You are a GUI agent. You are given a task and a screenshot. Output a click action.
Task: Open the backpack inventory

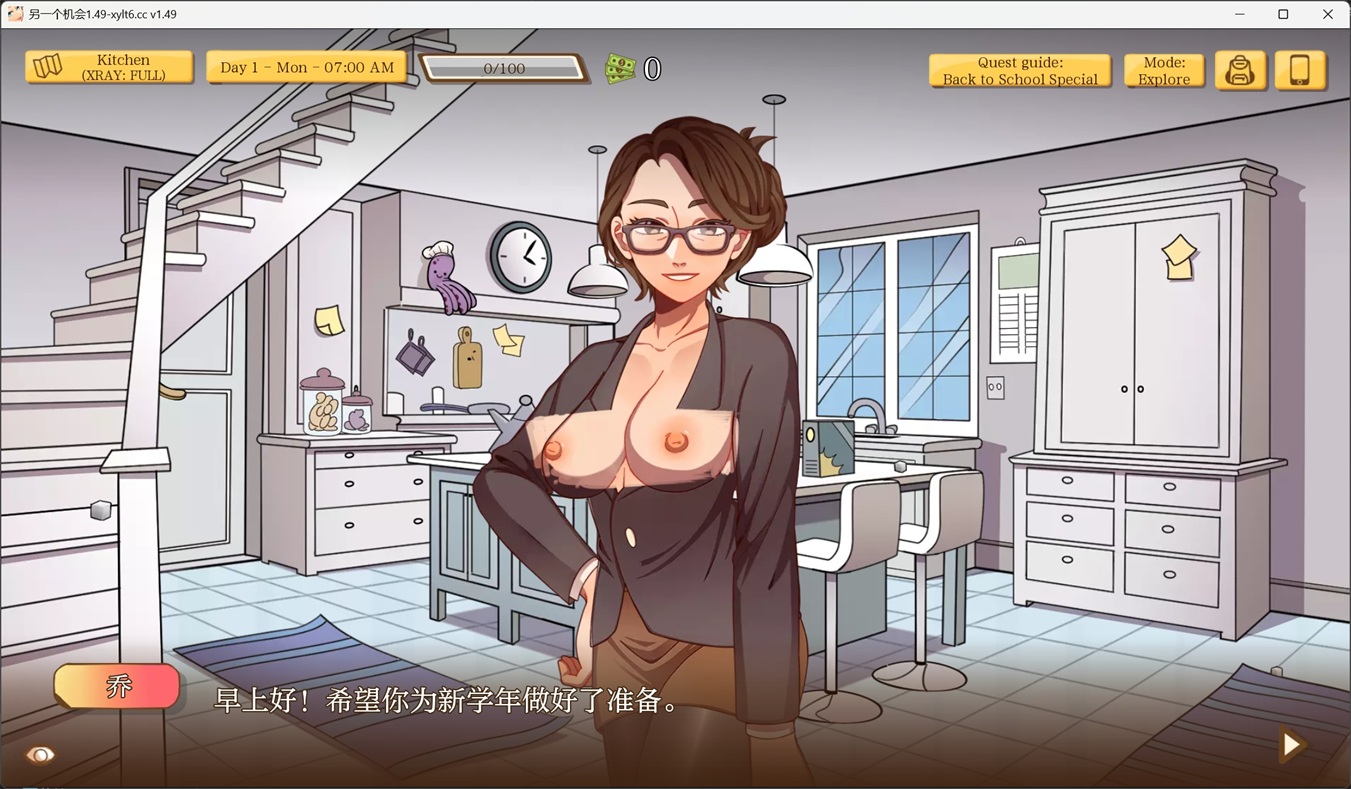(x=1240, y=71)
